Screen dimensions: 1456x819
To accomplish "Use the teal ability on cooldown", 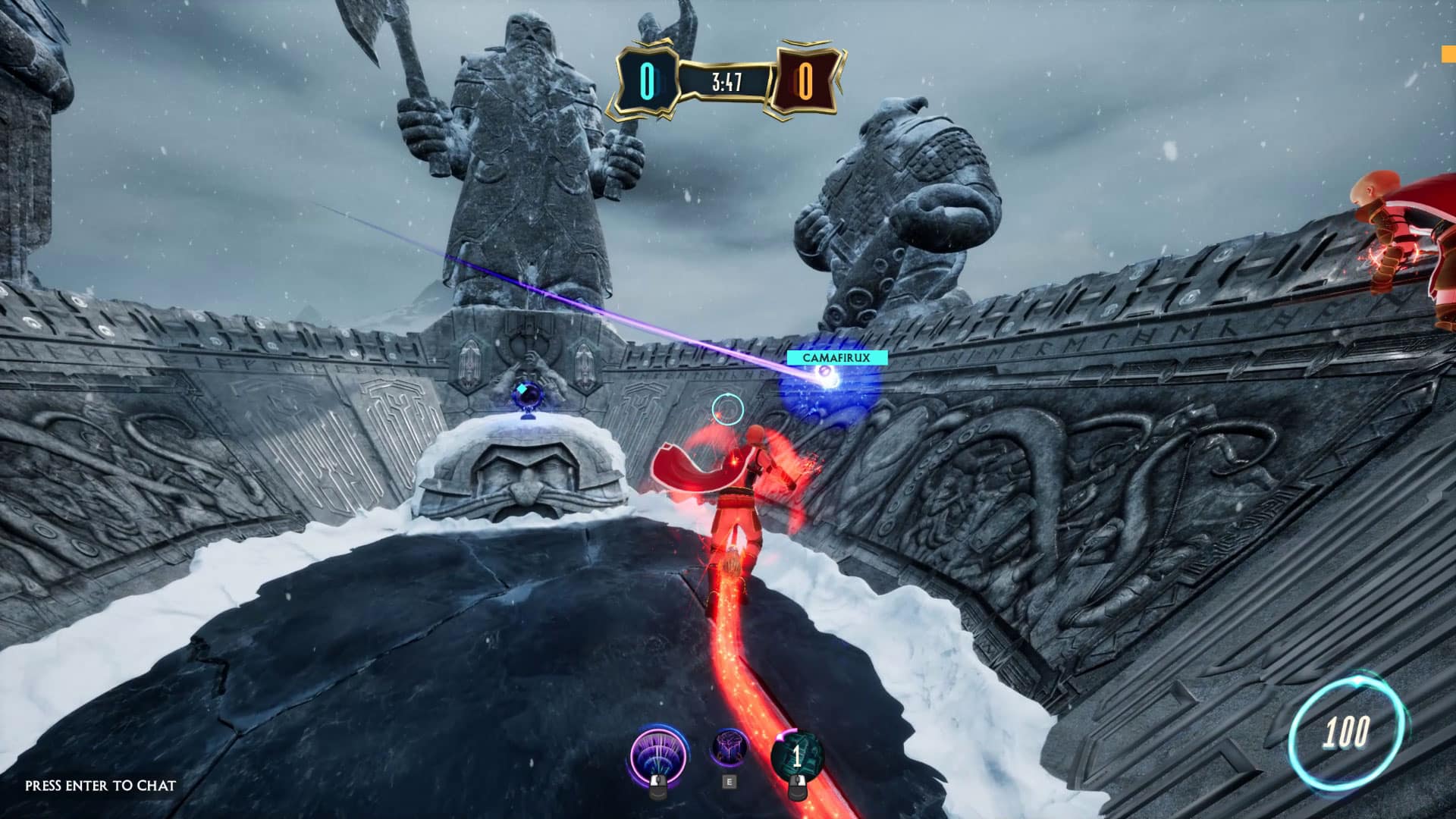I will (x=796, y=756).
